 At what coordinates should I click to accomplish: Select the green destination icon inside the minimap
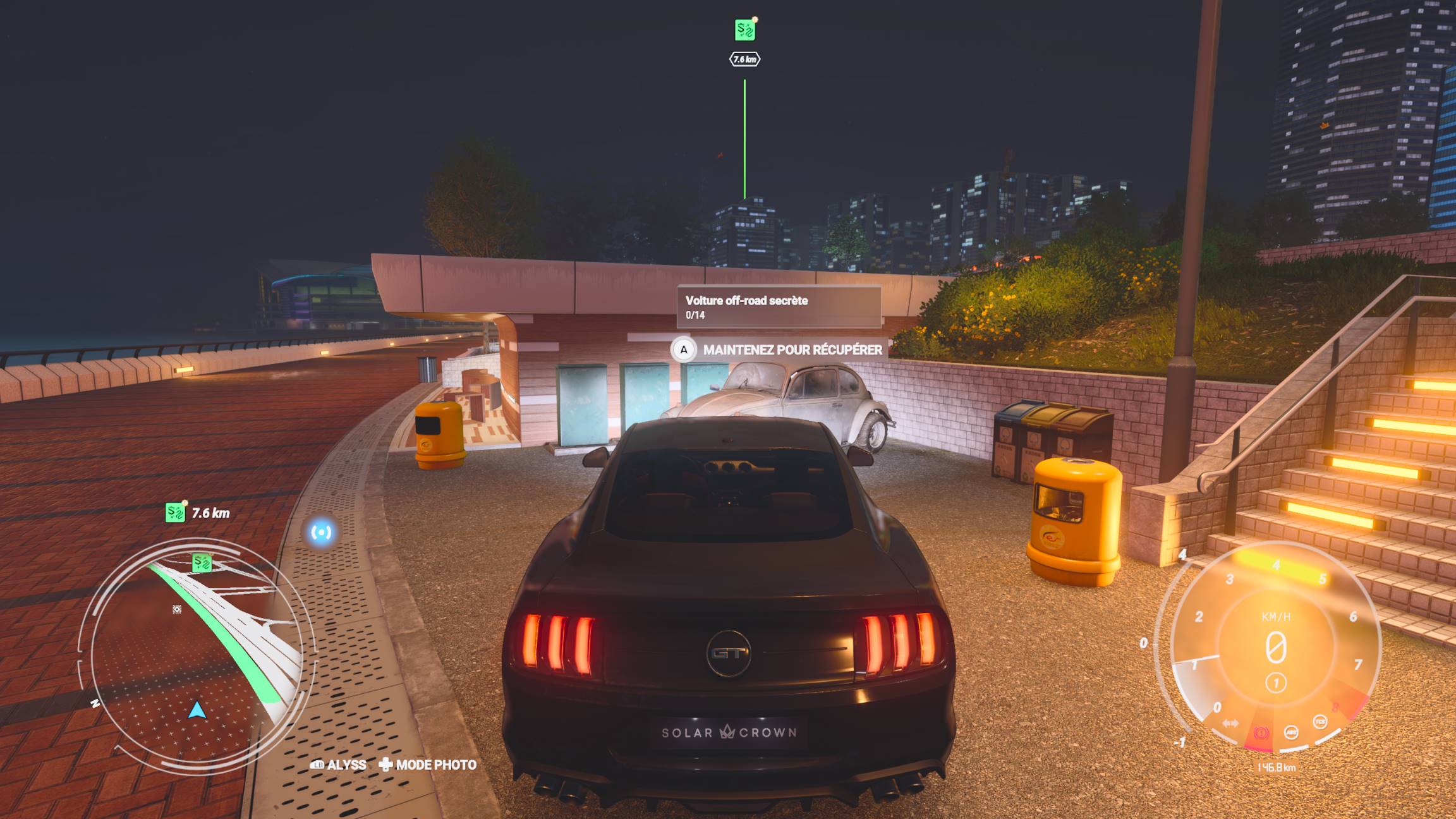202,562
